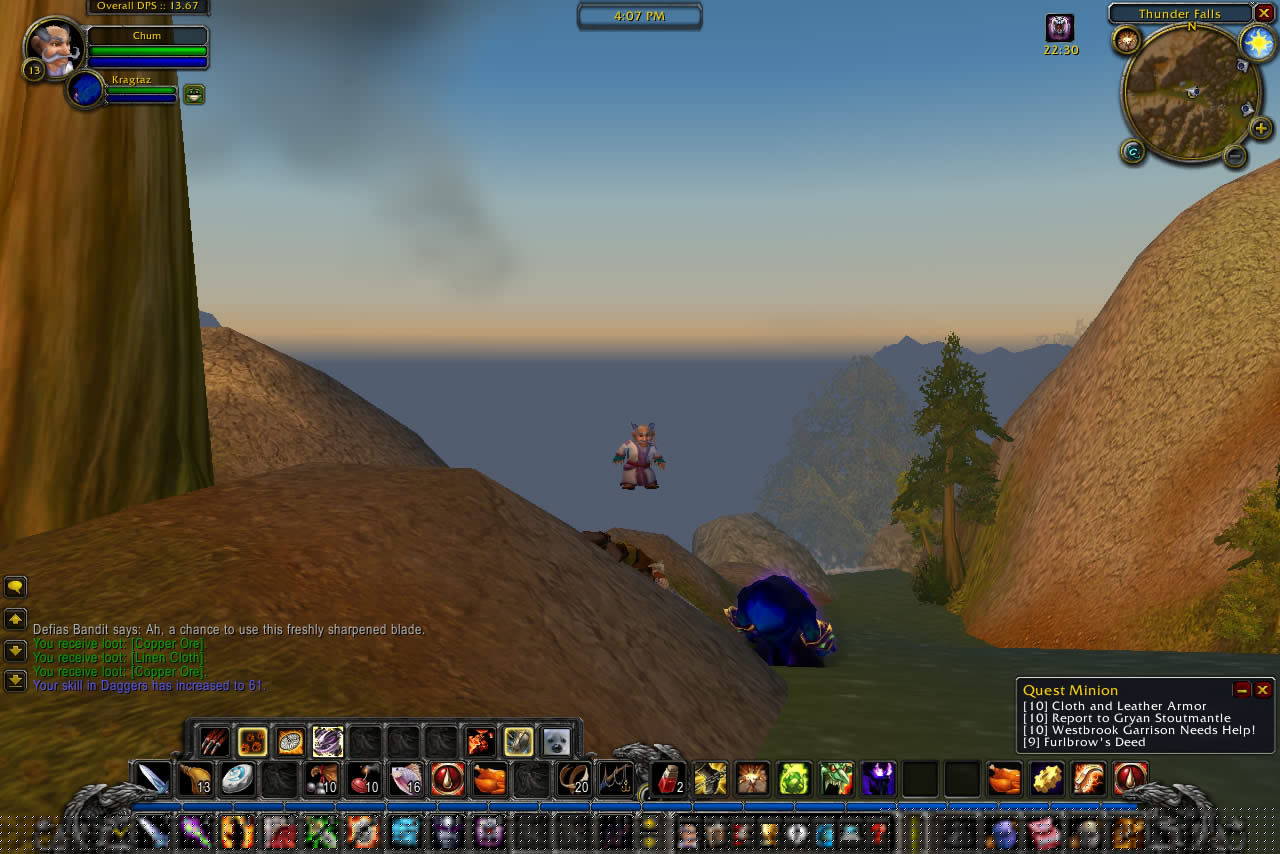The width and height of the screenshot is (1280, 854).
Task: Zoom out the minimap with minus button
Action: [1235, 156]
